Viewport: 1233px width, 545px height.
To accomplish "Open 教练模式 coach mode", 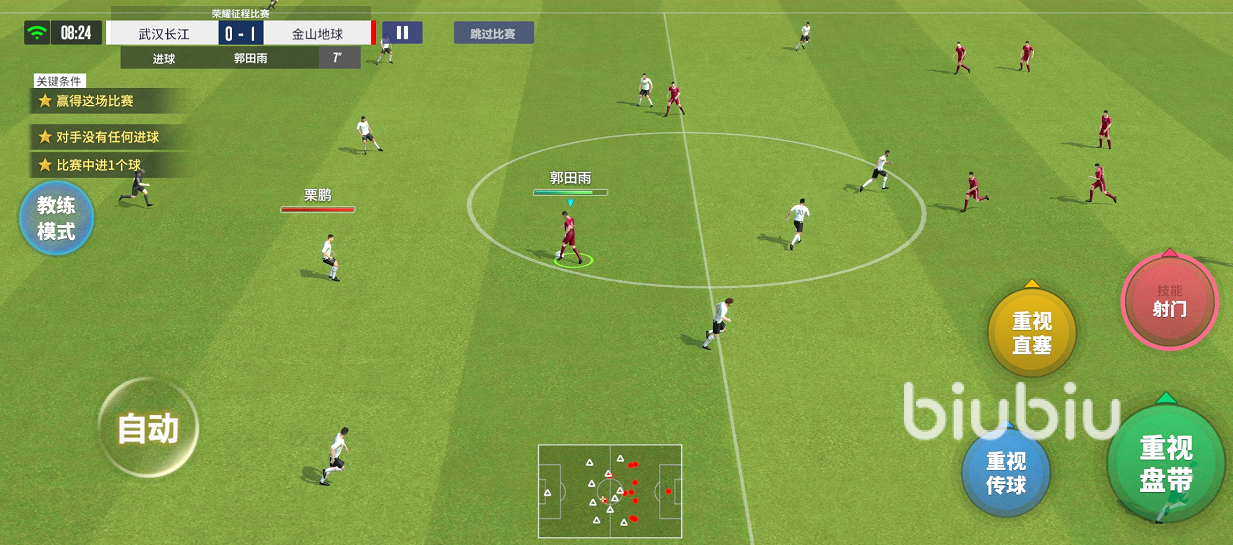I will [x=57, y=218].
